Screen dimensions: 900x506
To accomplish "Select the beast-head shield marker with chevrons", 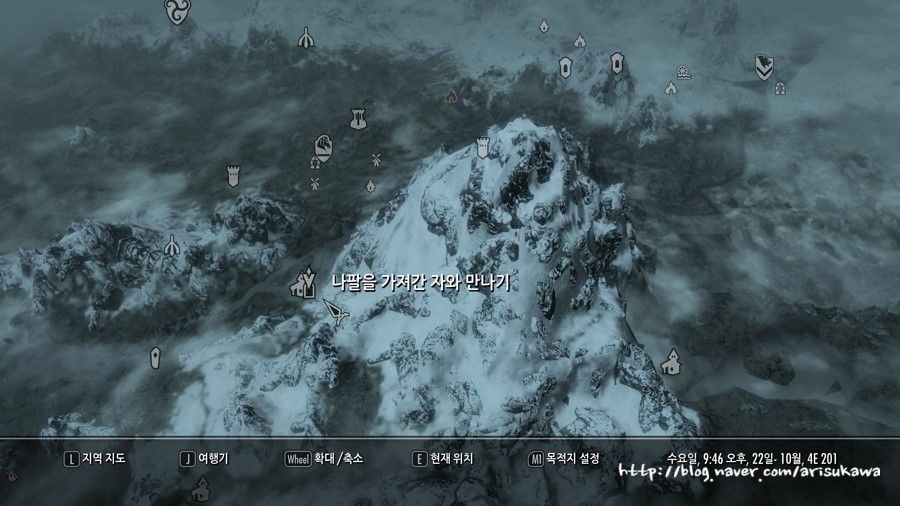I will (763, 67).
